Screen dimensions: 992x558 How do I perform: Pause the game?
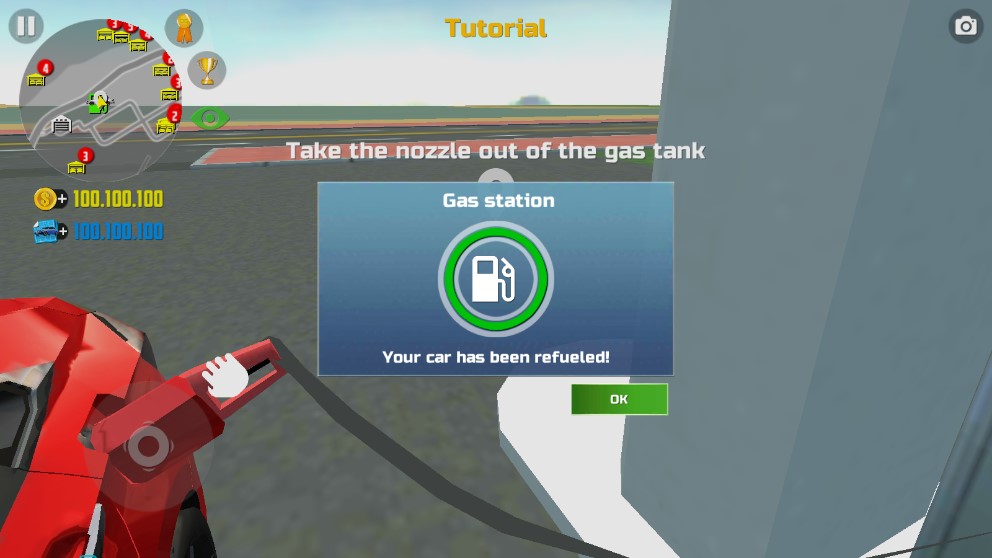tap(26, 26)
